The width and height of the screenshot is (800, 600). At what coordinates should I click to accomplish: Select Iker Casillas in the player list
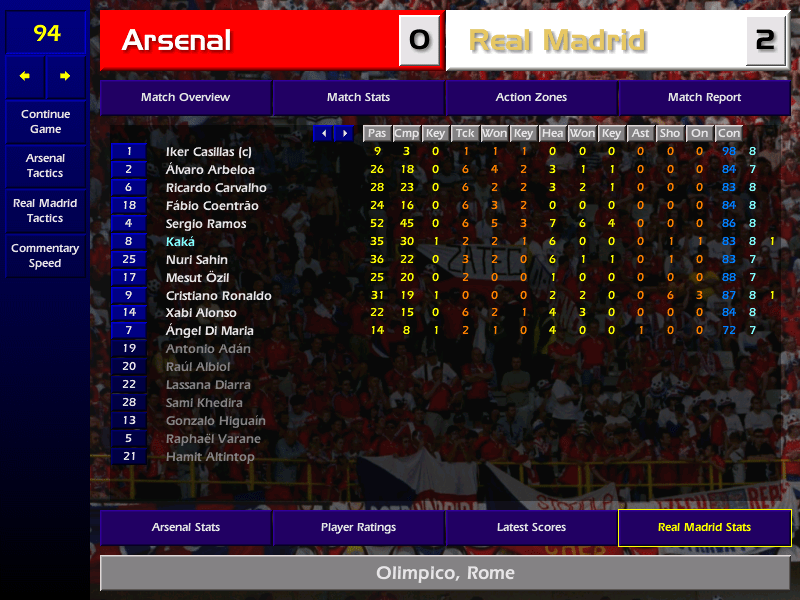[208, 152]
